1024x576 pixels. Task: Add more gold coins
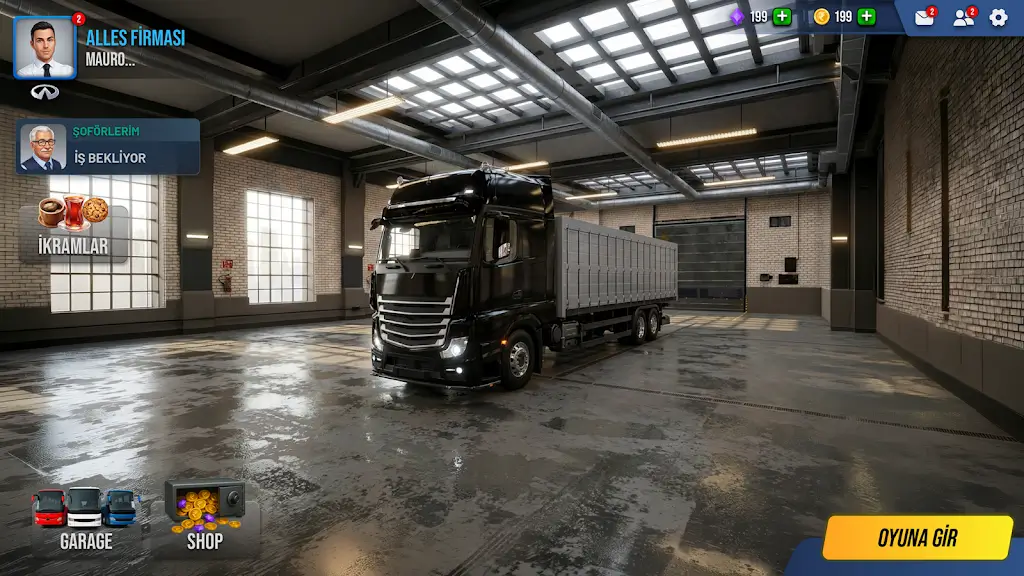pos(866,17)
